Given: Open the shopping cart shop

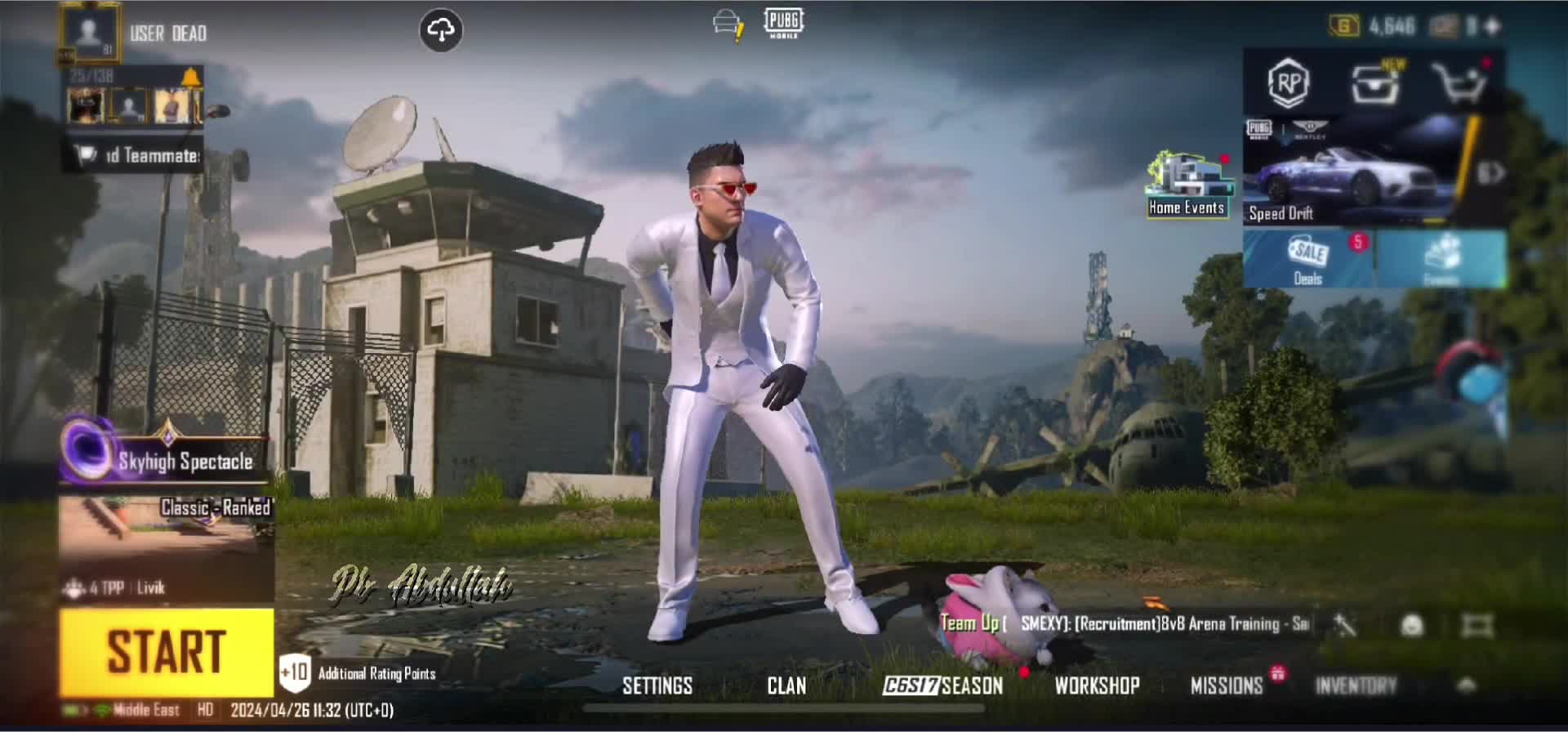Looking at the screenshot, I should 1459,83.
